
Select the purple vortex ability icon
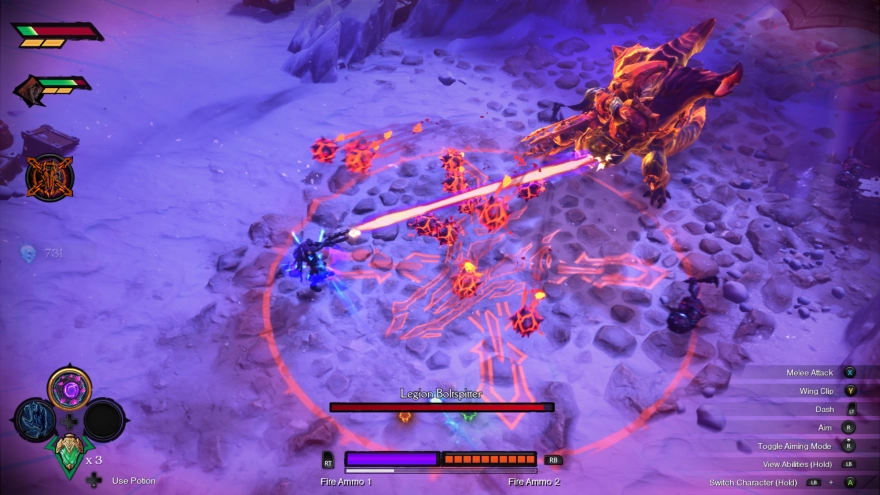click(69, 388)
